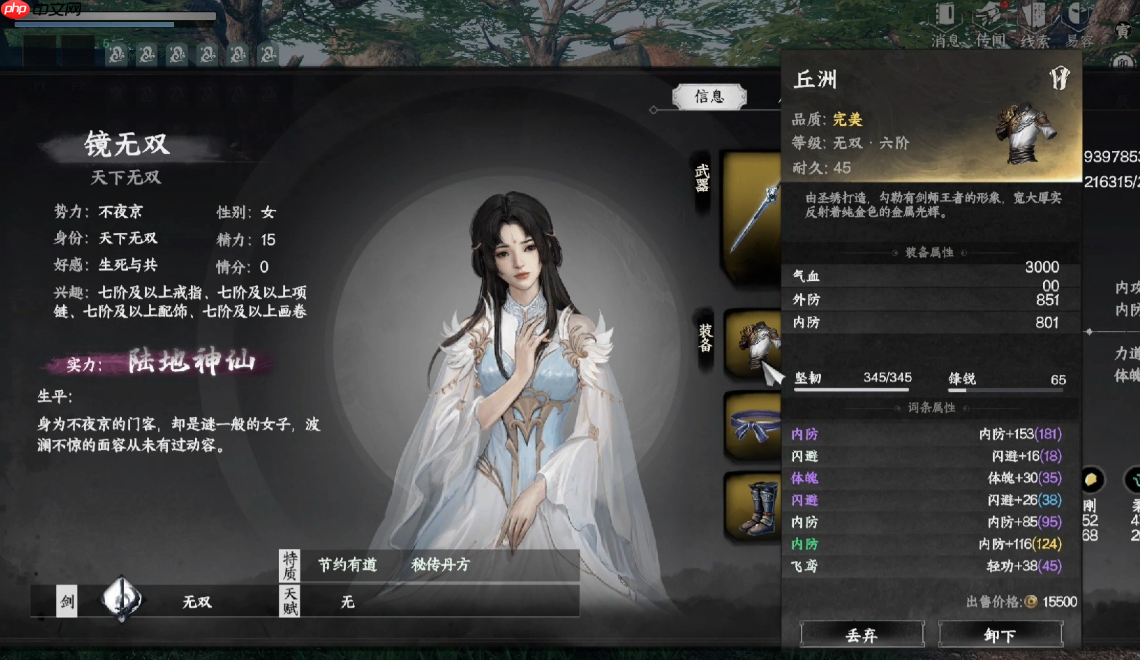Click the 秘传丹方 trait
This screenshot has height=660, width=1140.
coord(440,565)
